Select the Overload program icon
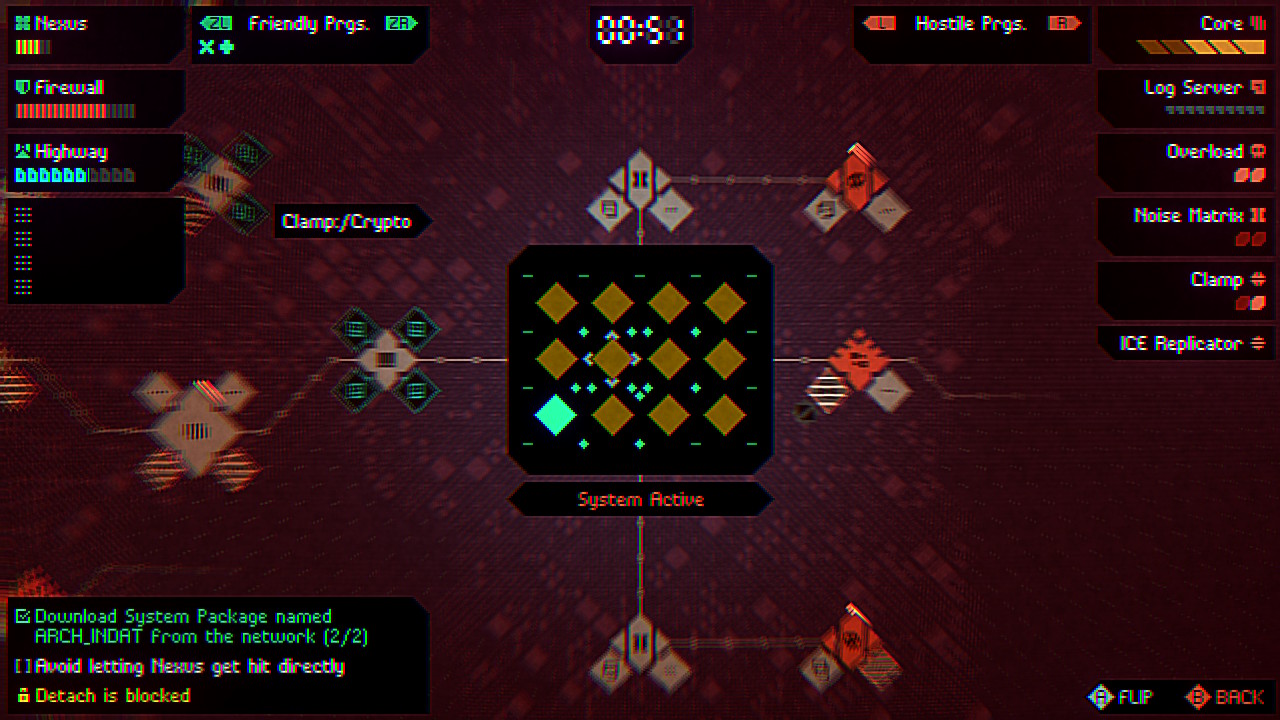 pos(1259,150)
